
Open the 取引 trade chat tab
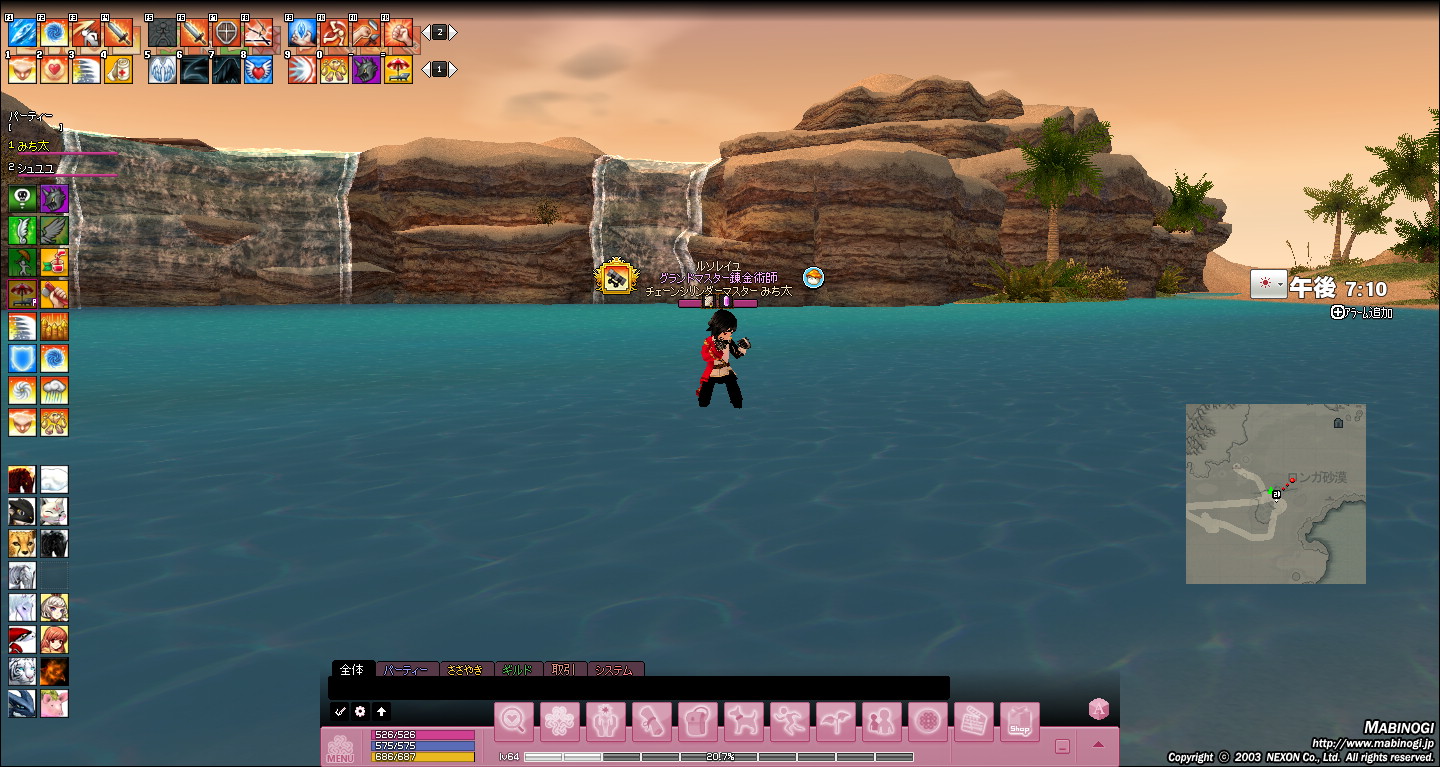click(x=564, y=669)
